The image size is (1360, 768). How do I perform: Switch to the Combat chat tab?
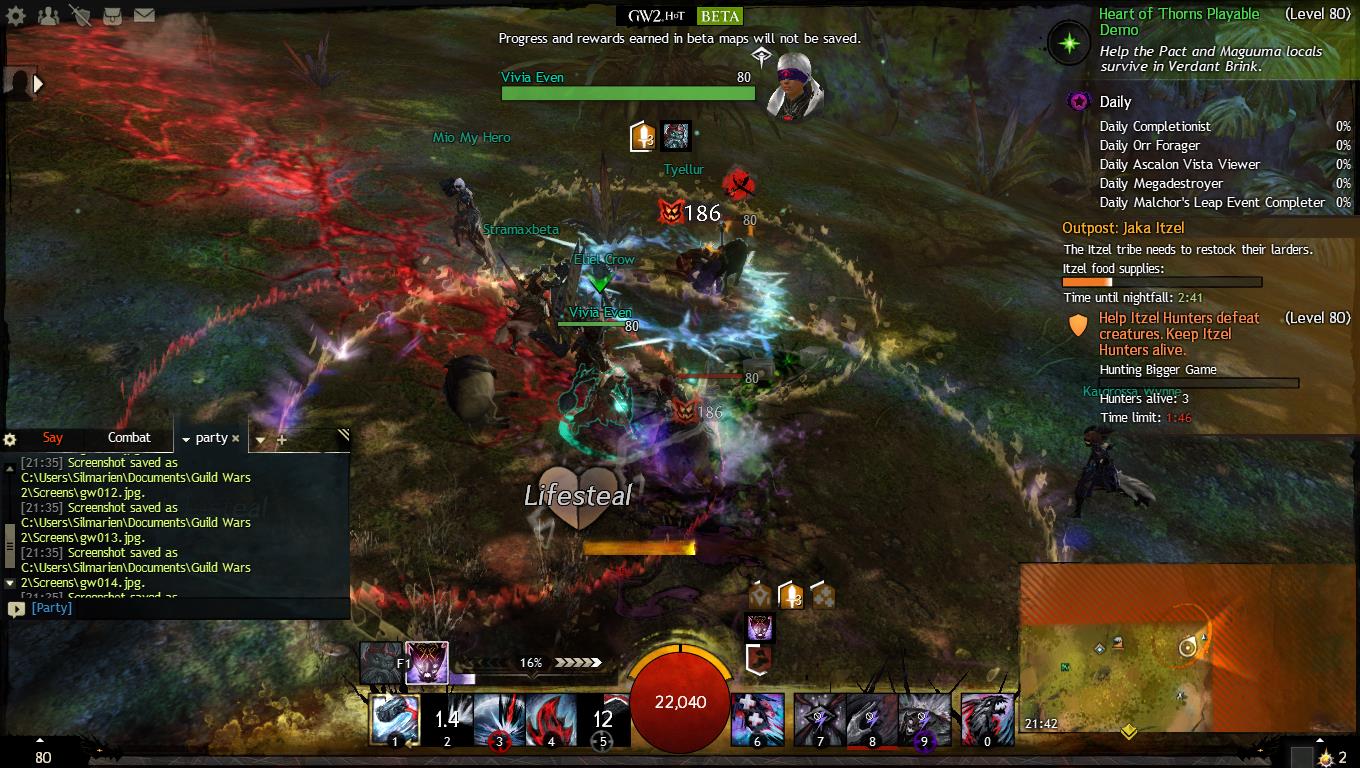129,438
